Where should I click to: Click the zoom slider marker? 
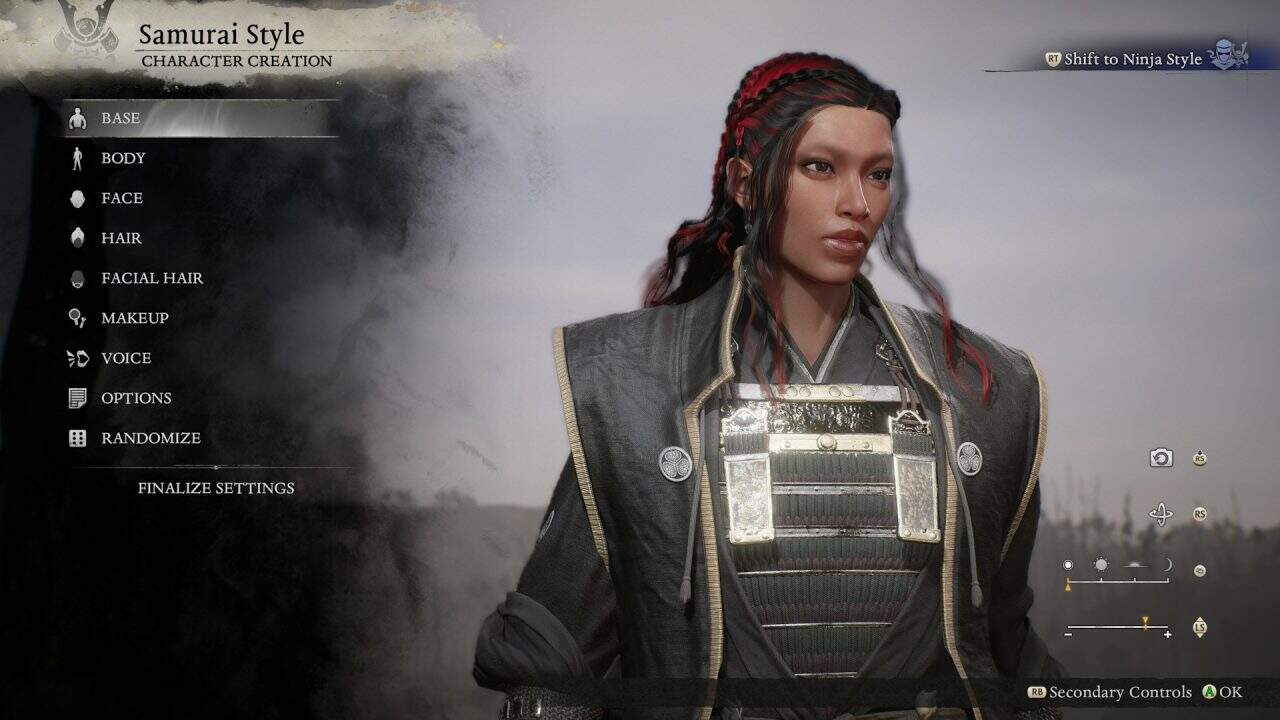coord(1145,622)
